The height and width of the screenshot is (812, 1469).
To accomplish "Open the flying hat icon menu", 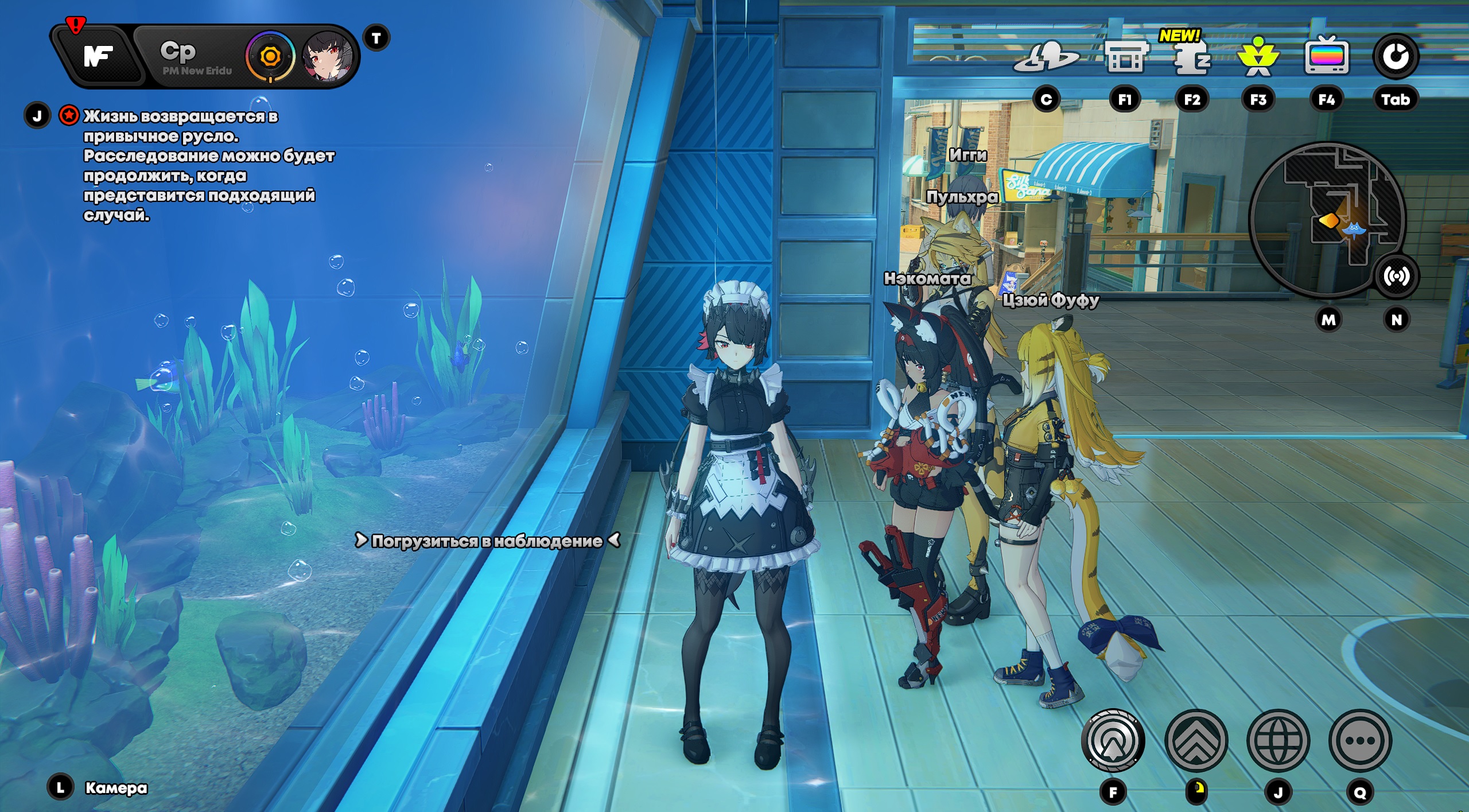I will [1046, 57].
